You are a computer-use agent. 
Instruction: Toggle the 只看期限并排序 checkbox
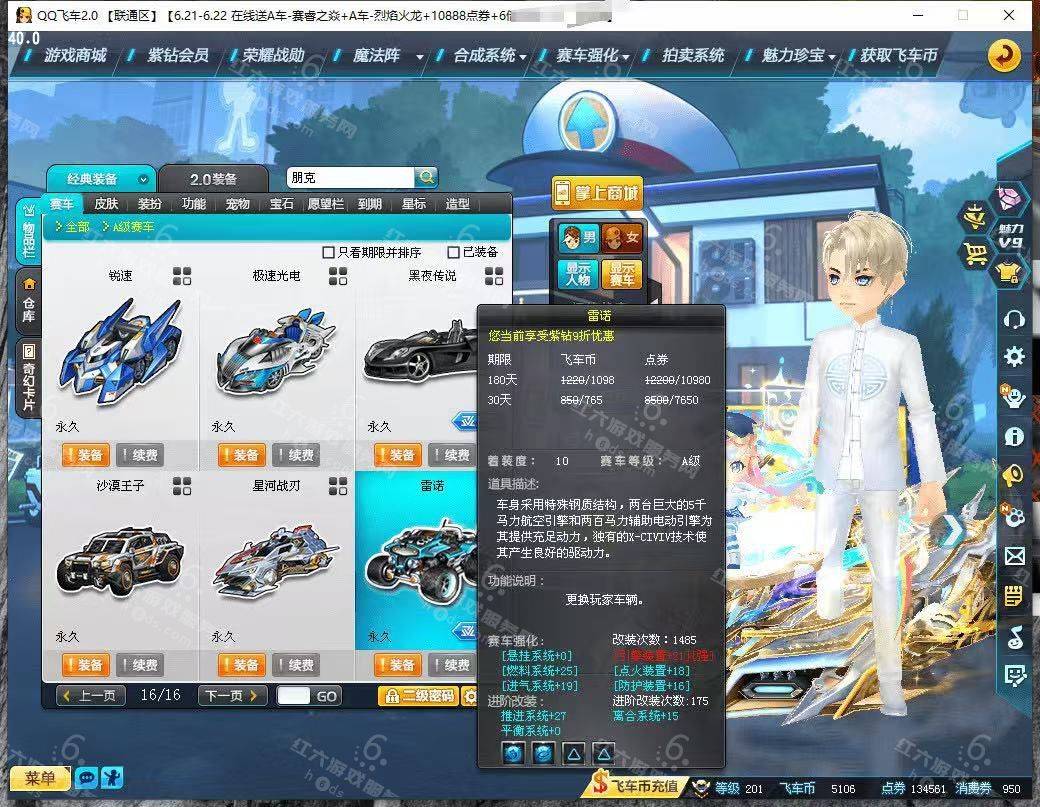tap(328, 252)
